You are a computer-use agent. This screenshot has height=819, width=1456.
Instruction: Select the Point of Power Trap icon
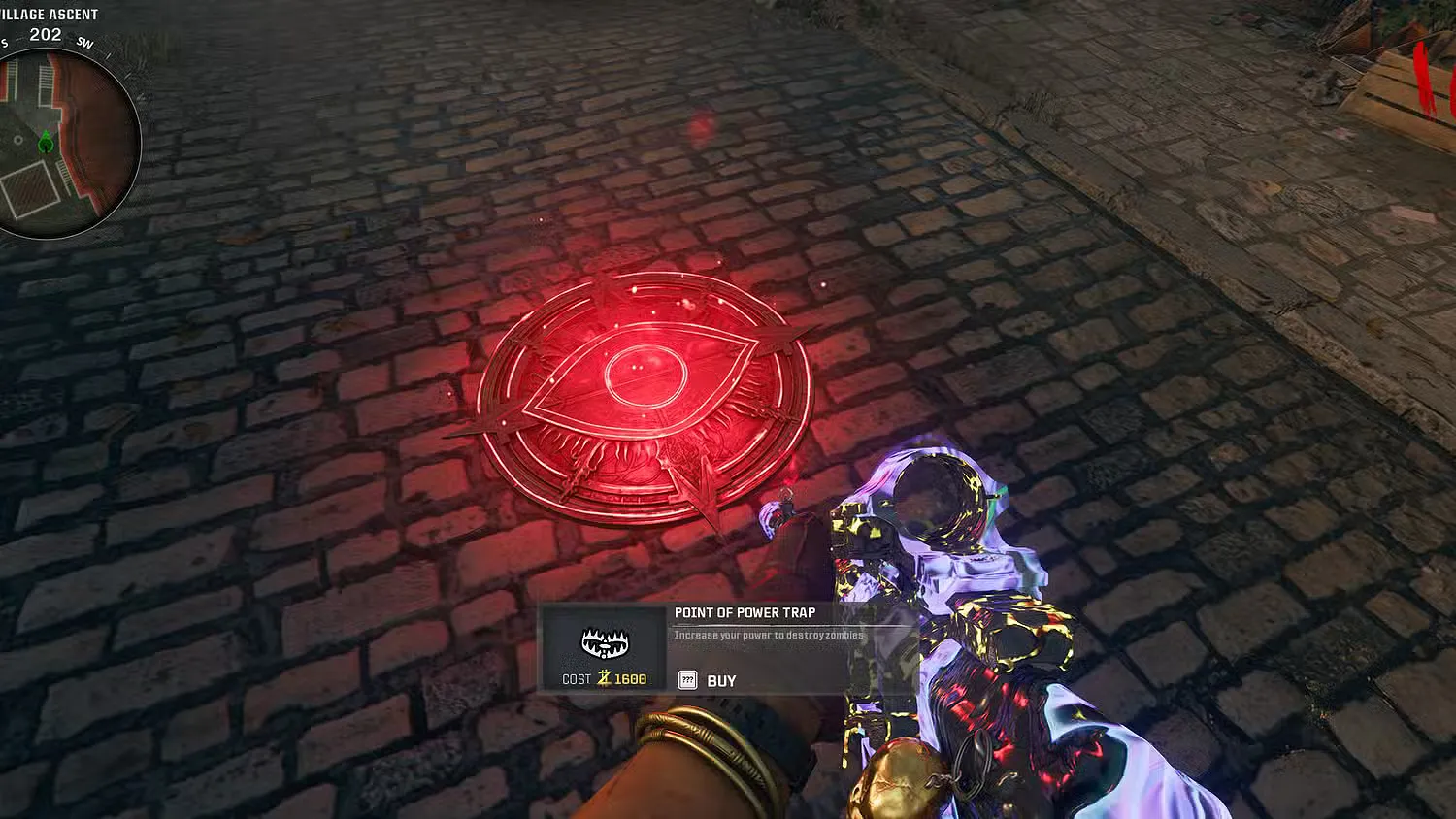(605, 641)
